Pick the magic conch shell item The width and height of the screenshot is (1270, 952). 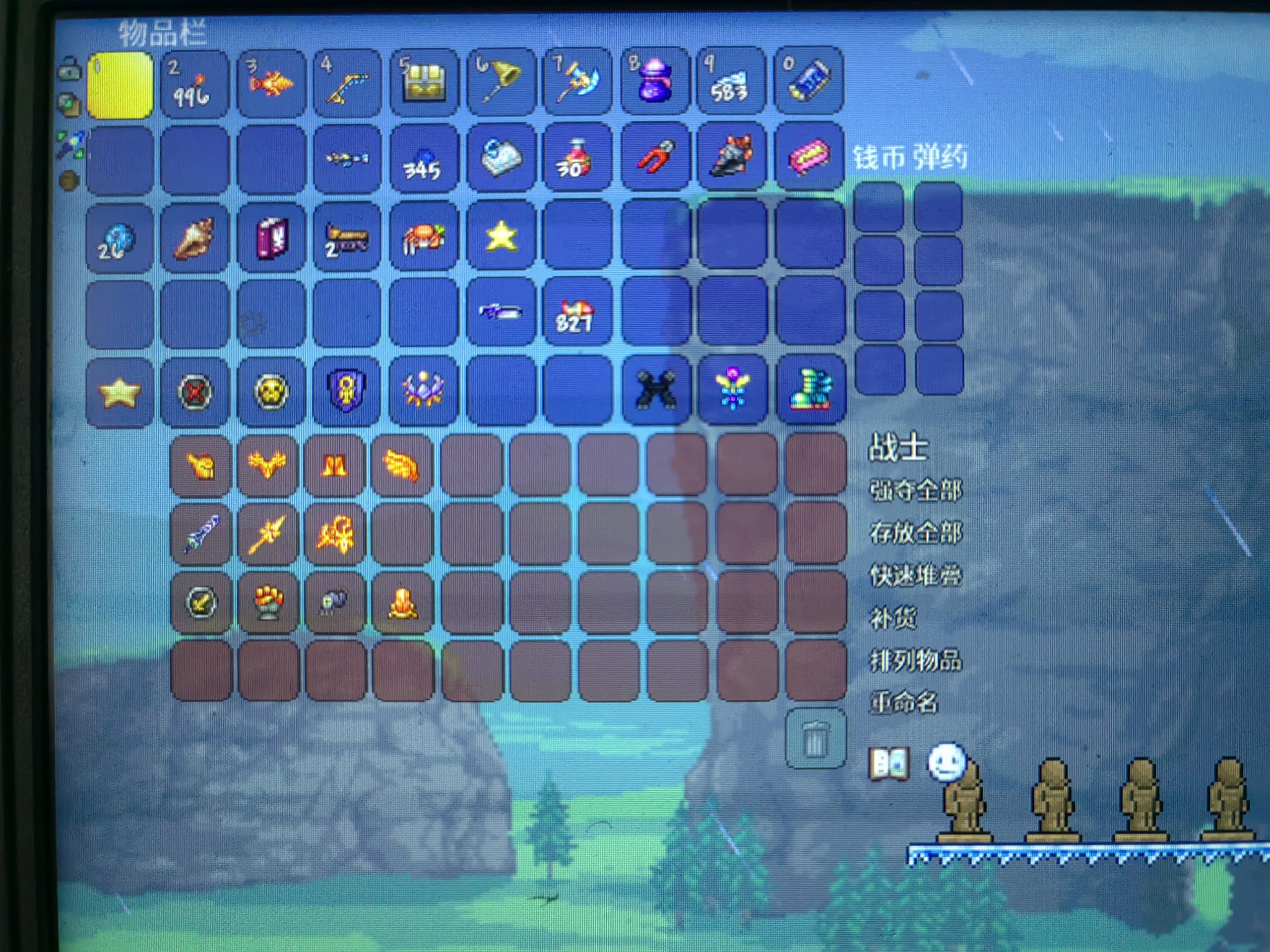point(194,237)
